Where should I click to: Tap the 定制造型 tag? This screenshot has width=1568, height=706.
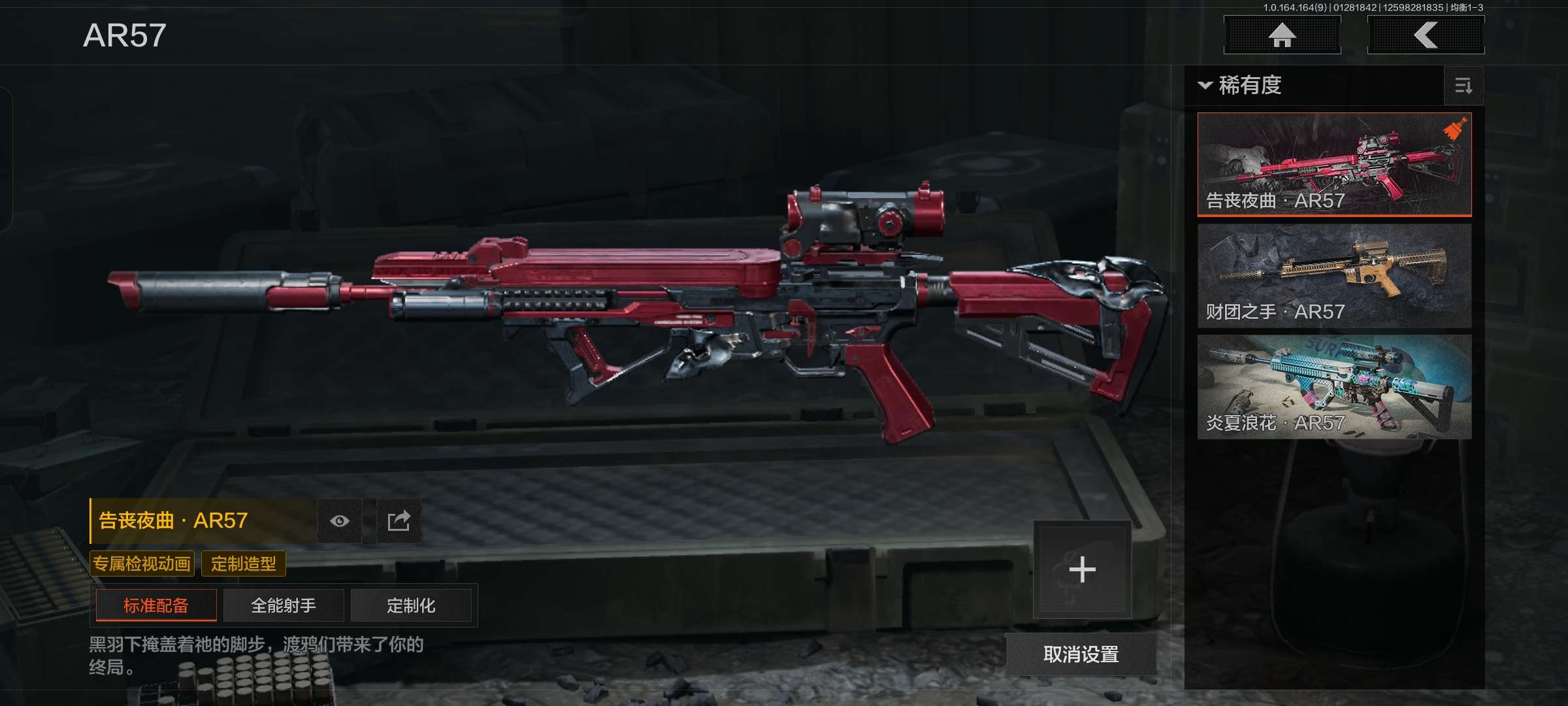click(244, 563)
